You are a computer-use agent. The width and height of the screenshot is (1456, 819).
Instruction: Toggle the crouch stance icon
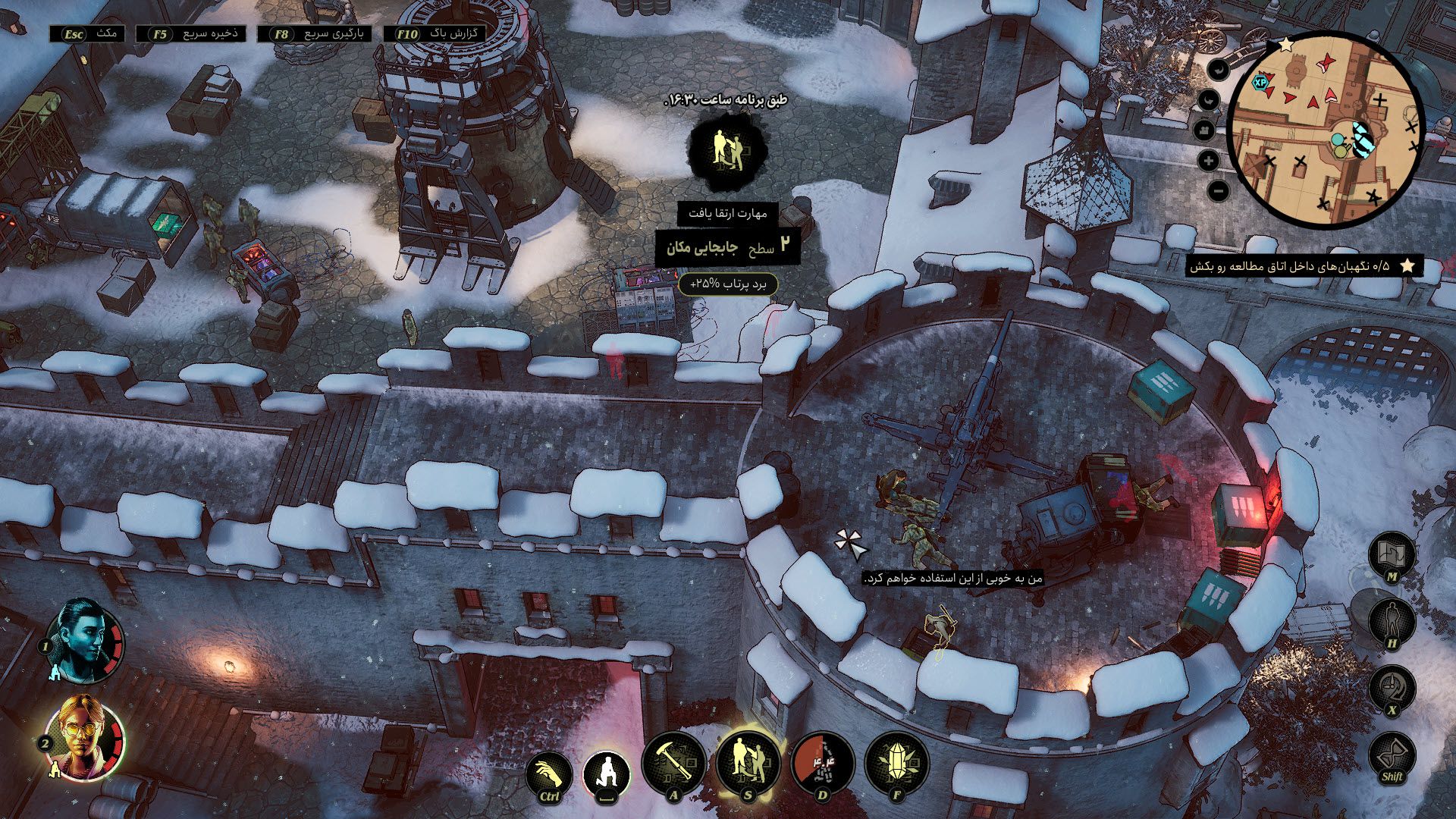(x=607, y=773)
